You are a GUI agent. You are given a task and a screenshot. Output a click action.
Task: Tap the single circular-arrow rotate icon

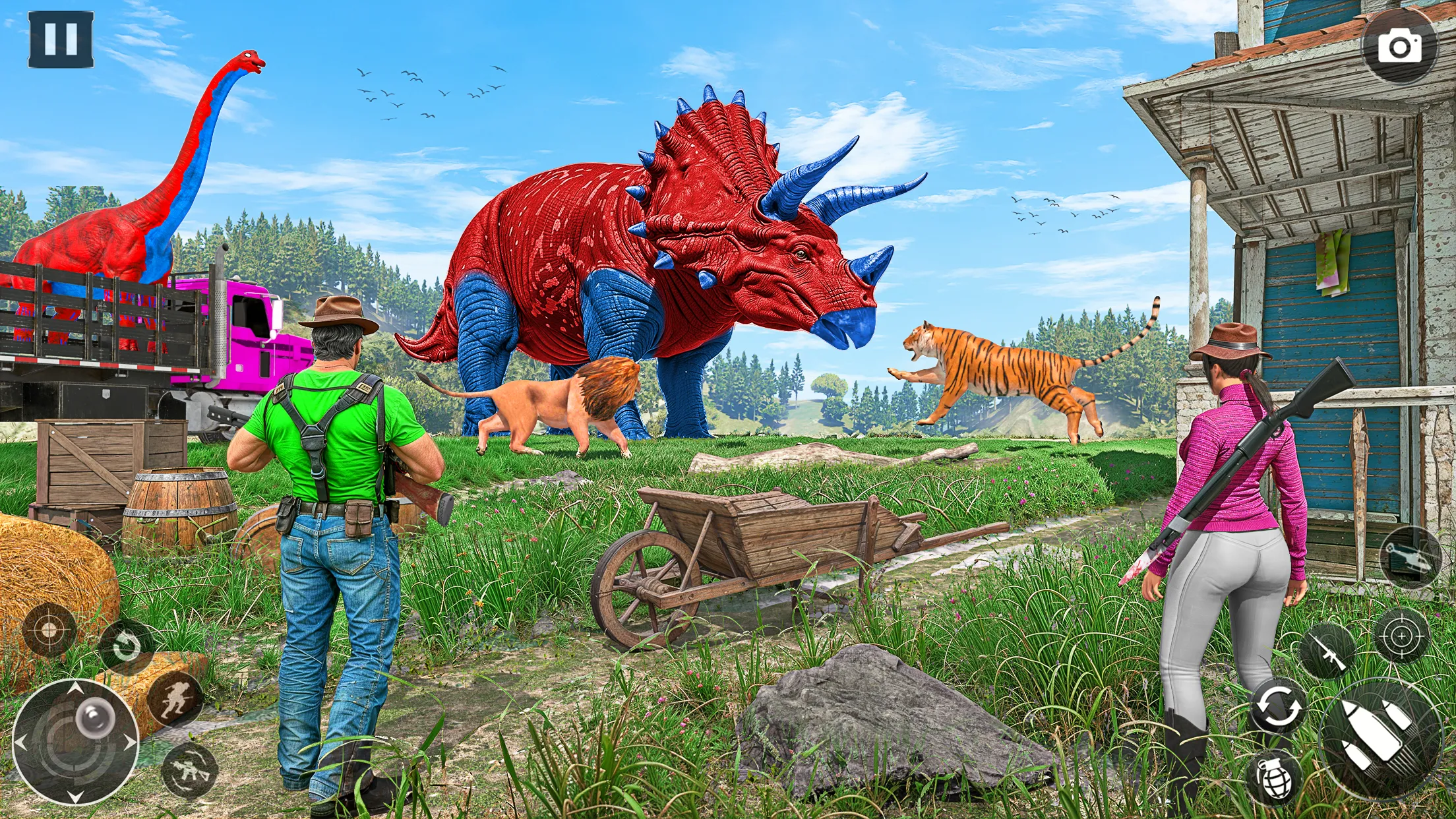tap(125, 647)
